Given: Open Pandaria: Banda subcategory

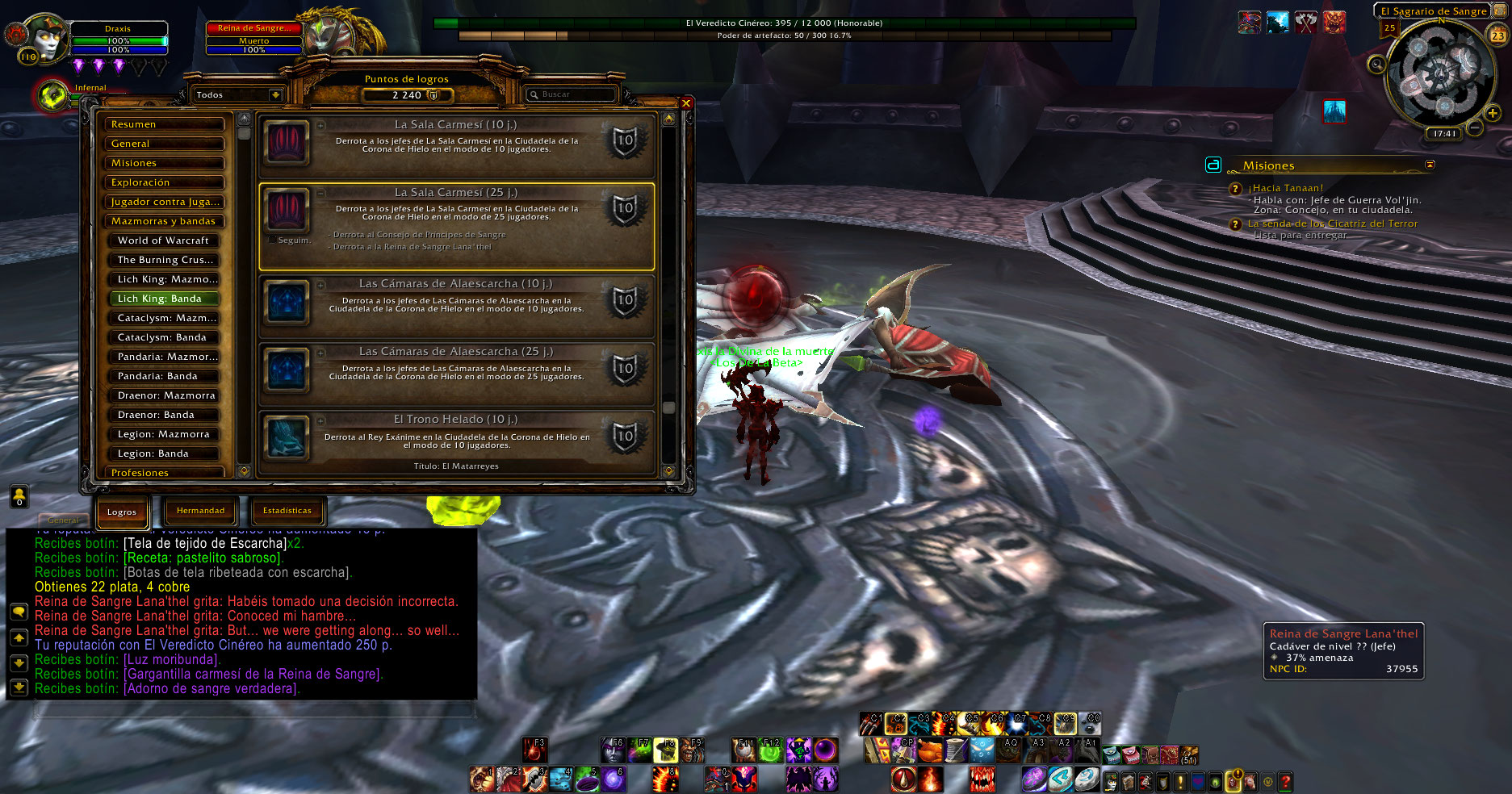Looking at the screenshot, I should [164, 376].
